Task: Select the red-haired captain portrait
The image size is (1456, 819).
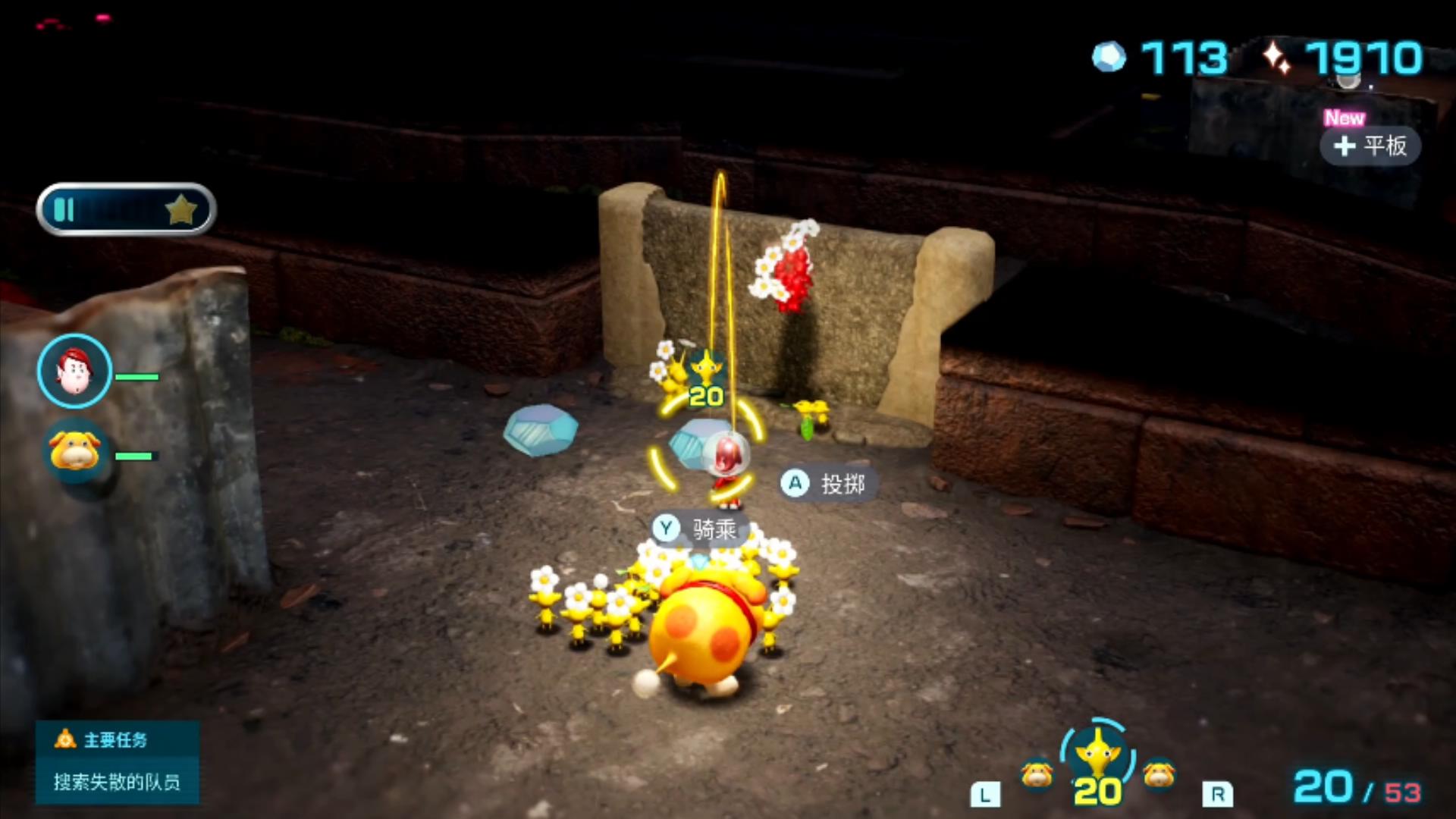Action: (x=74, y=372)
